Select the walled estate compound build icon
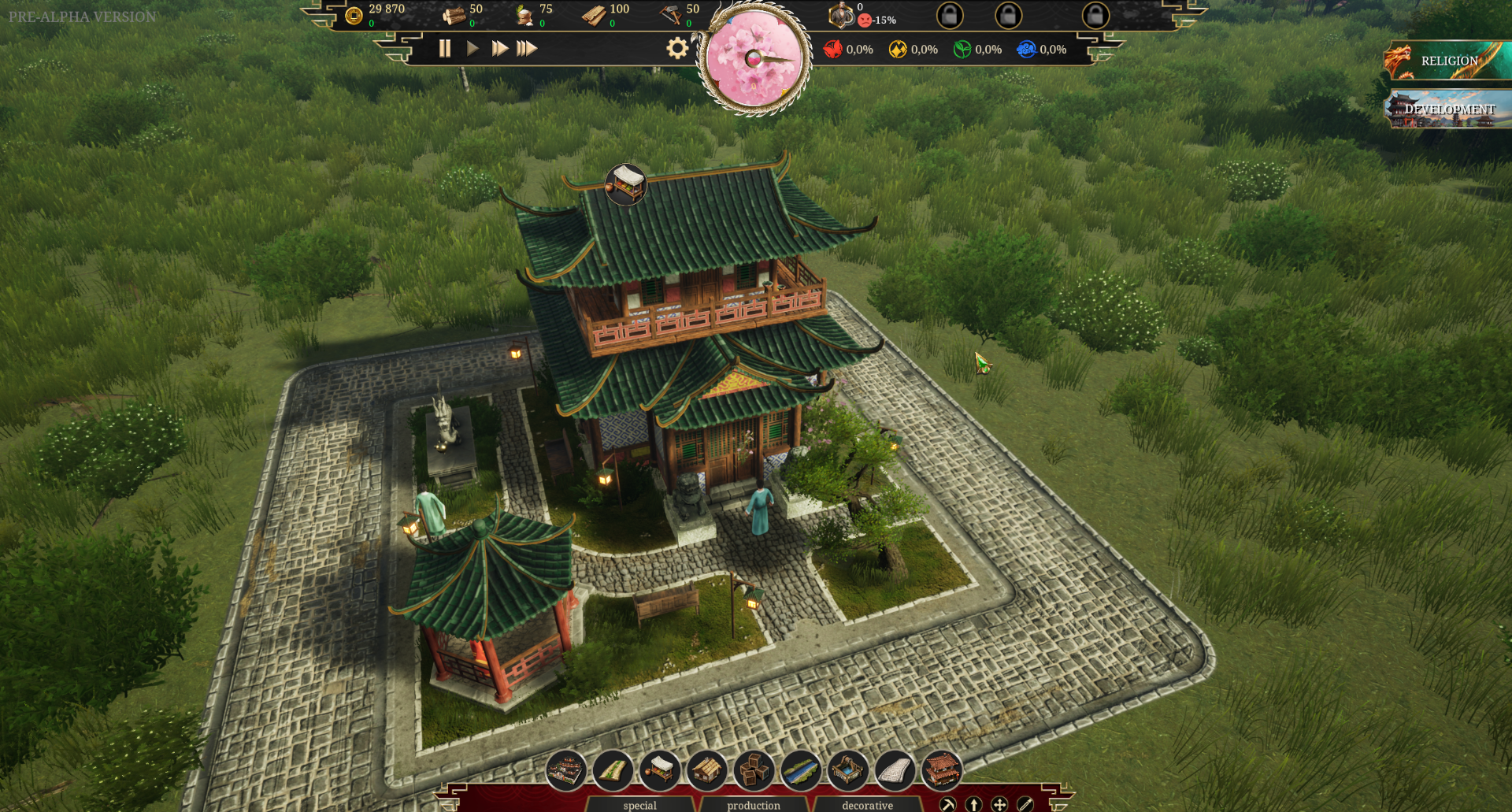Image resolution: width=1512 pixels, height=812 pixels. 565,769
